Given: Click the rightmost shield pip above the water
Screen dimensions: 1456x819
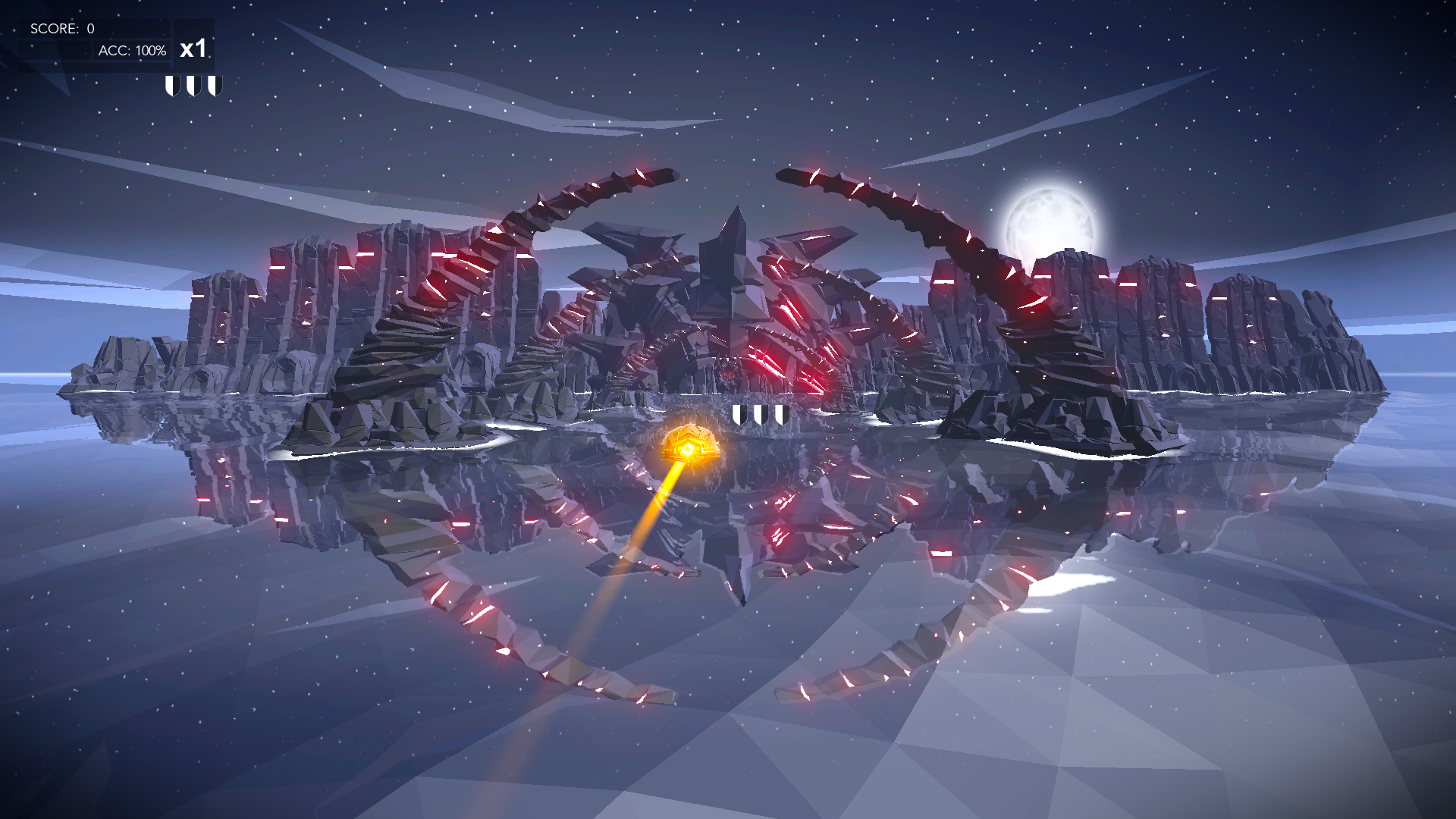Looking at the screenshot, I should (783, 413).
